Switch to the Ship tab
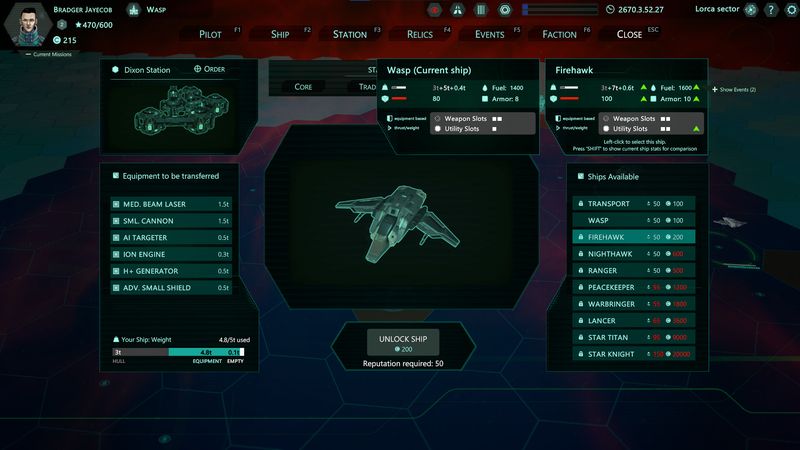 click(x=280, y=34)
